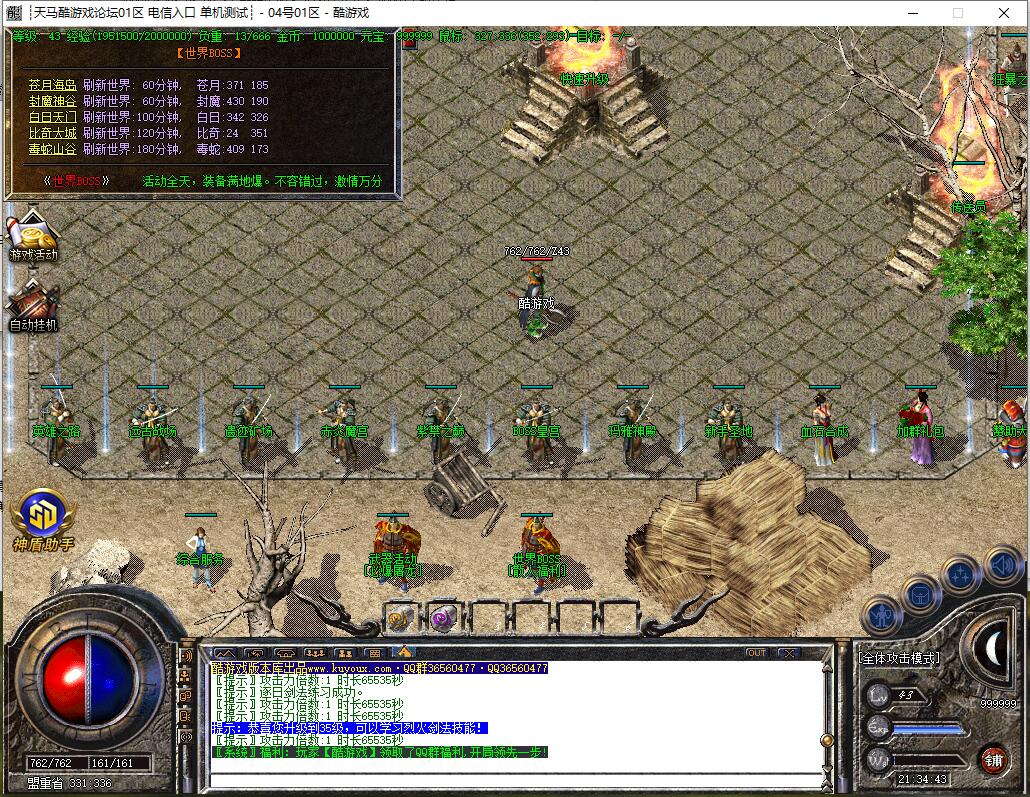
Task: Click the OUT button above the chat
Action: coord(757,653)
